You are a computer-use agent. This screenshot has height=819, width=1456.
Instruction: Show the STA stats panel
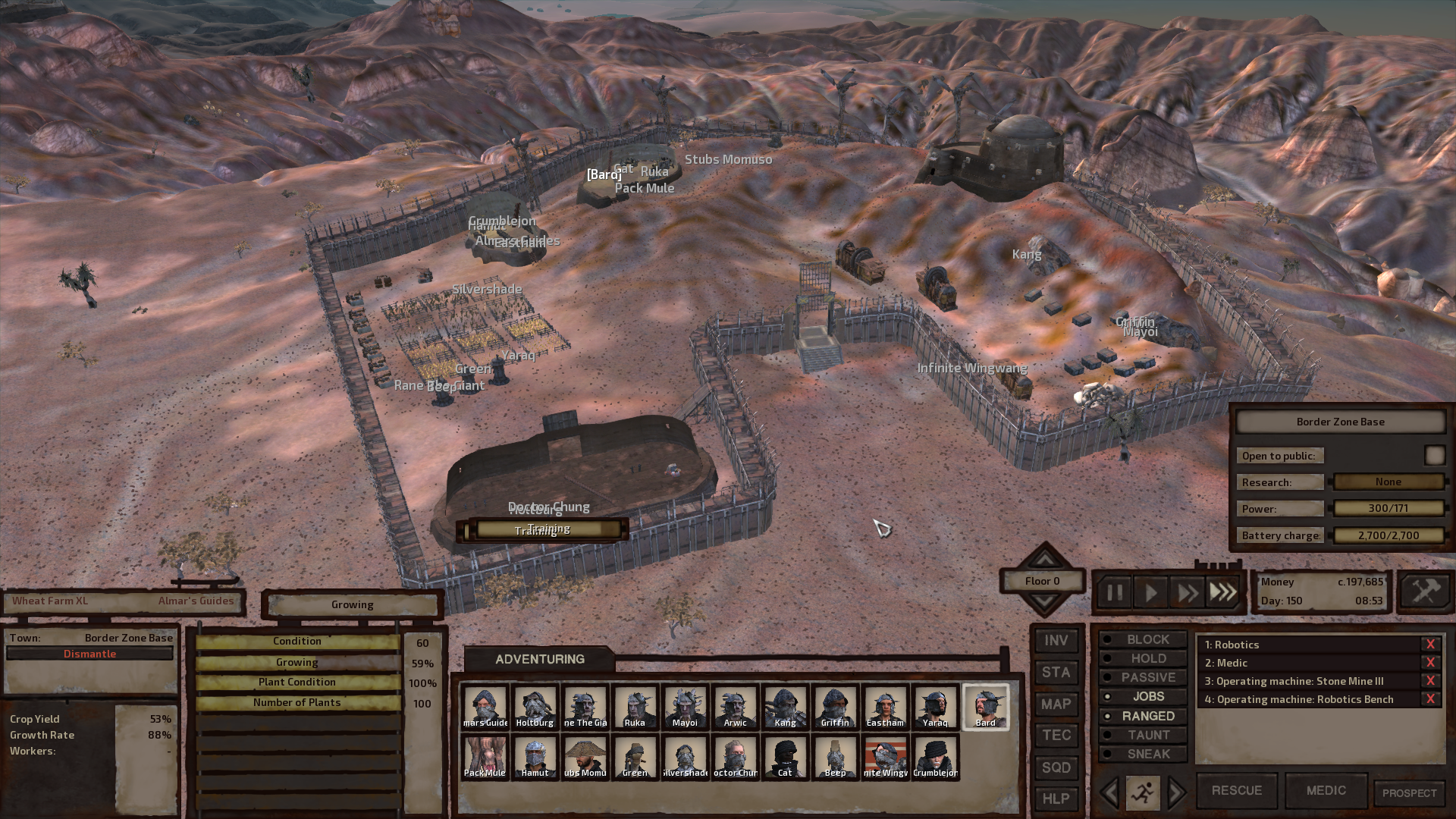[x=1056, y=673]
